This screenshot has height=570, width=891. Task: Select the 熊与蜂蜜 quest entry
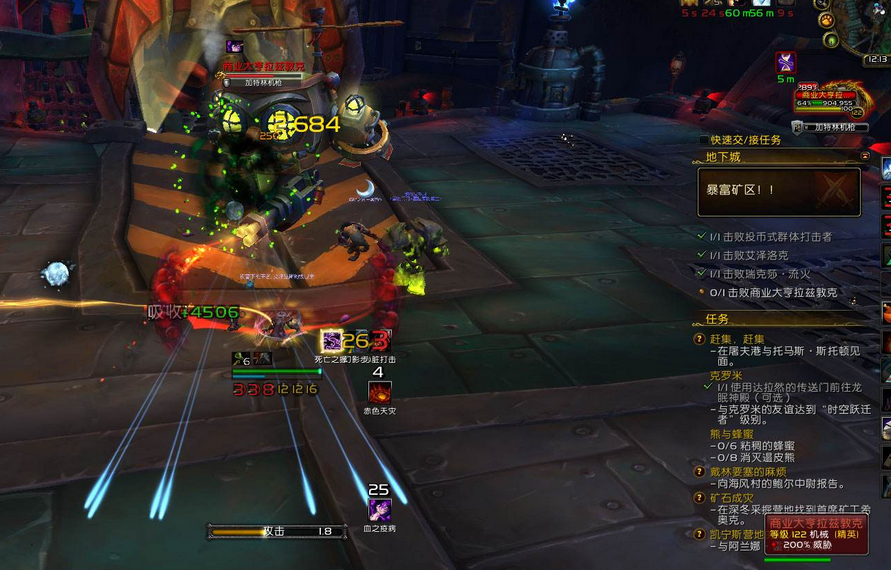(733, 433)
